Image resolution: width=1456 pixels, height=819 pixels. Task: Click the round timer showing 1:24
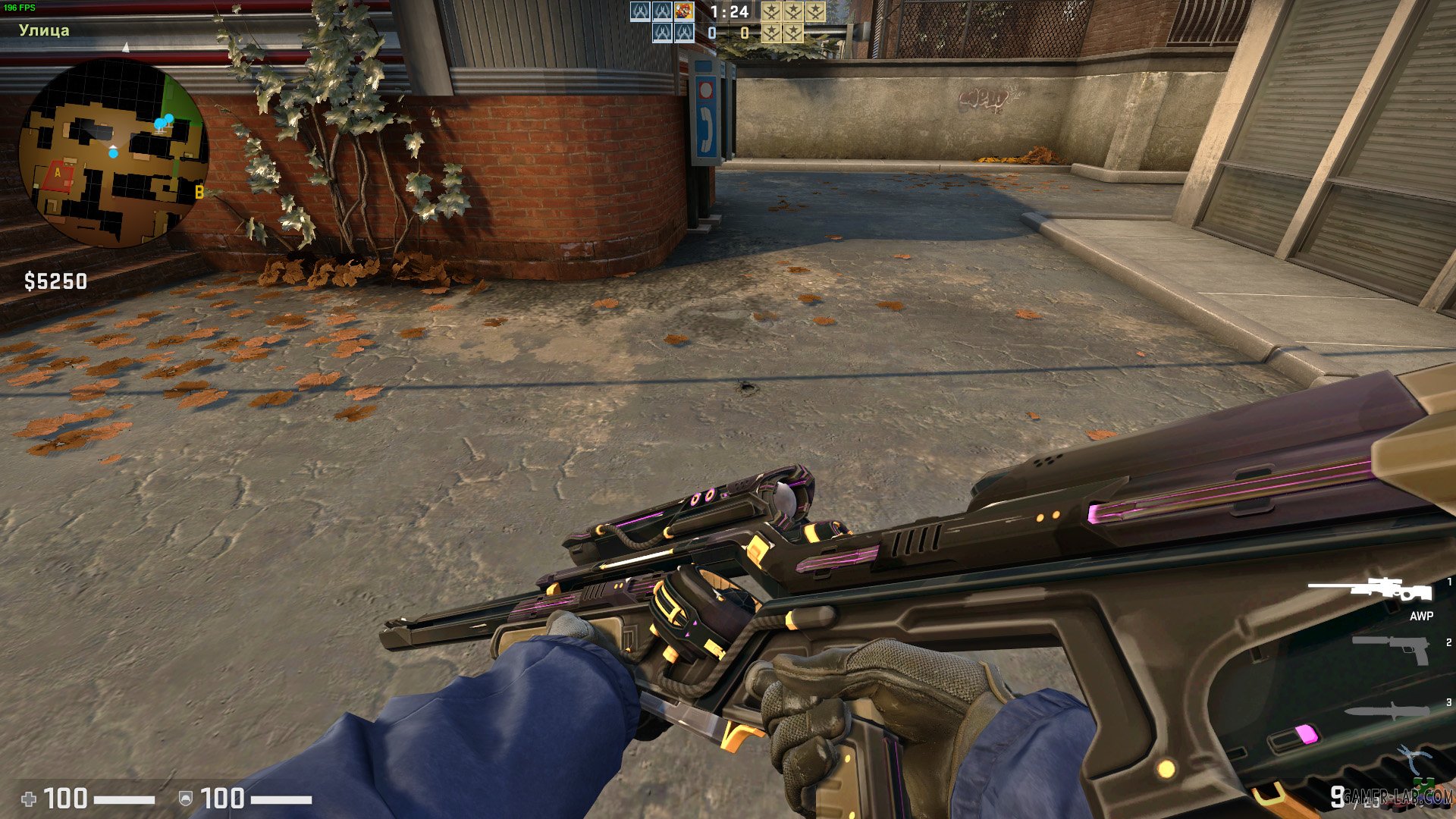click(x=728, y=13)
